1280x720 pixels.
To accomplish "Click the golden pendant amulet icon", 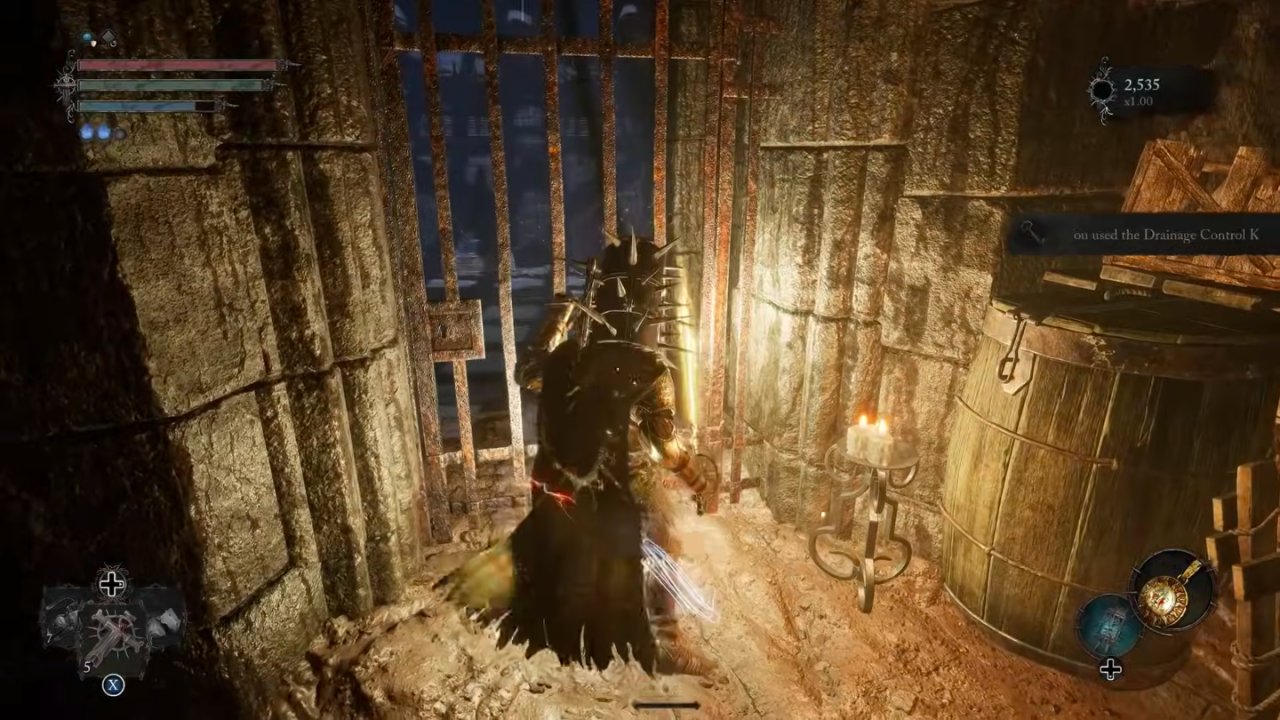I will (1163, 598).
